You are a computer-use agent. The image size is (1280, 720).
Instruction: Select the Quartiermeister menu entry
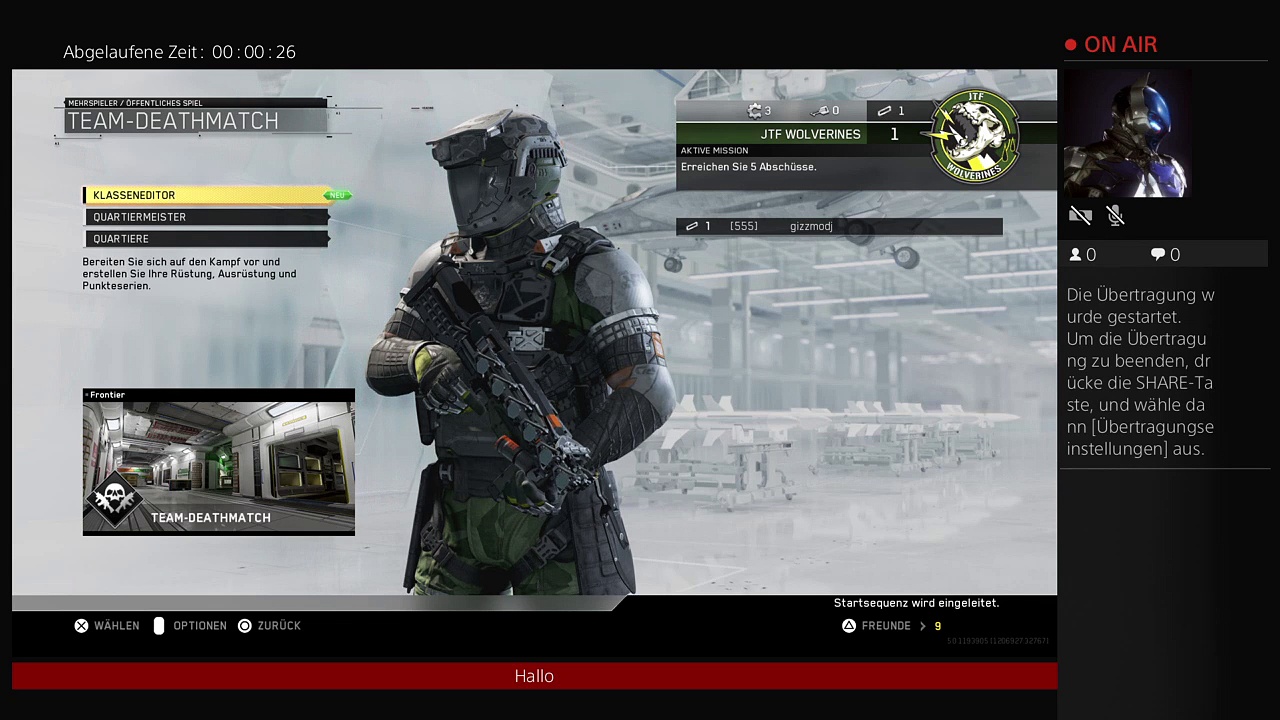click(205, 217)
